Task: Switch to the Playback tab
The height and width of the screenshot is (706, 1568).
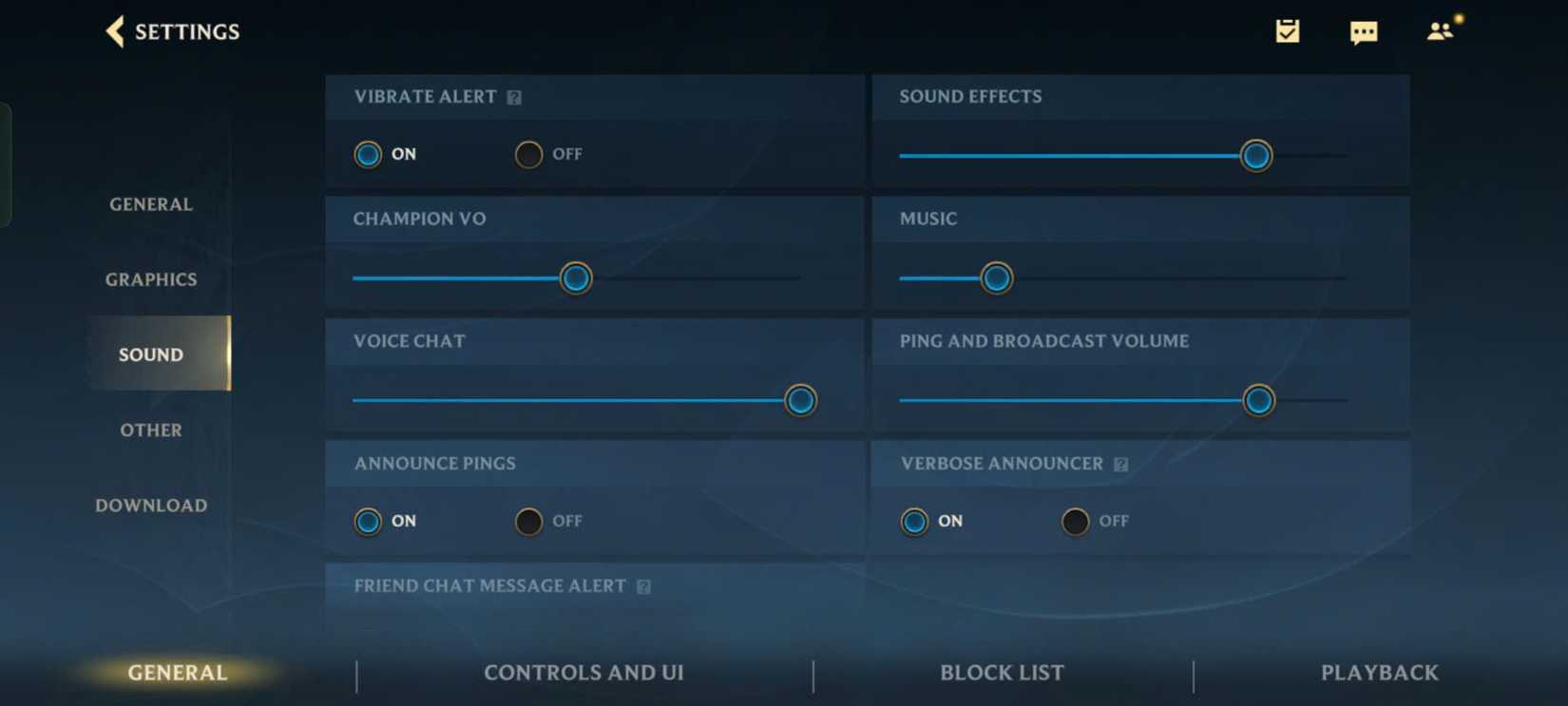Action: click(1379, 672)
